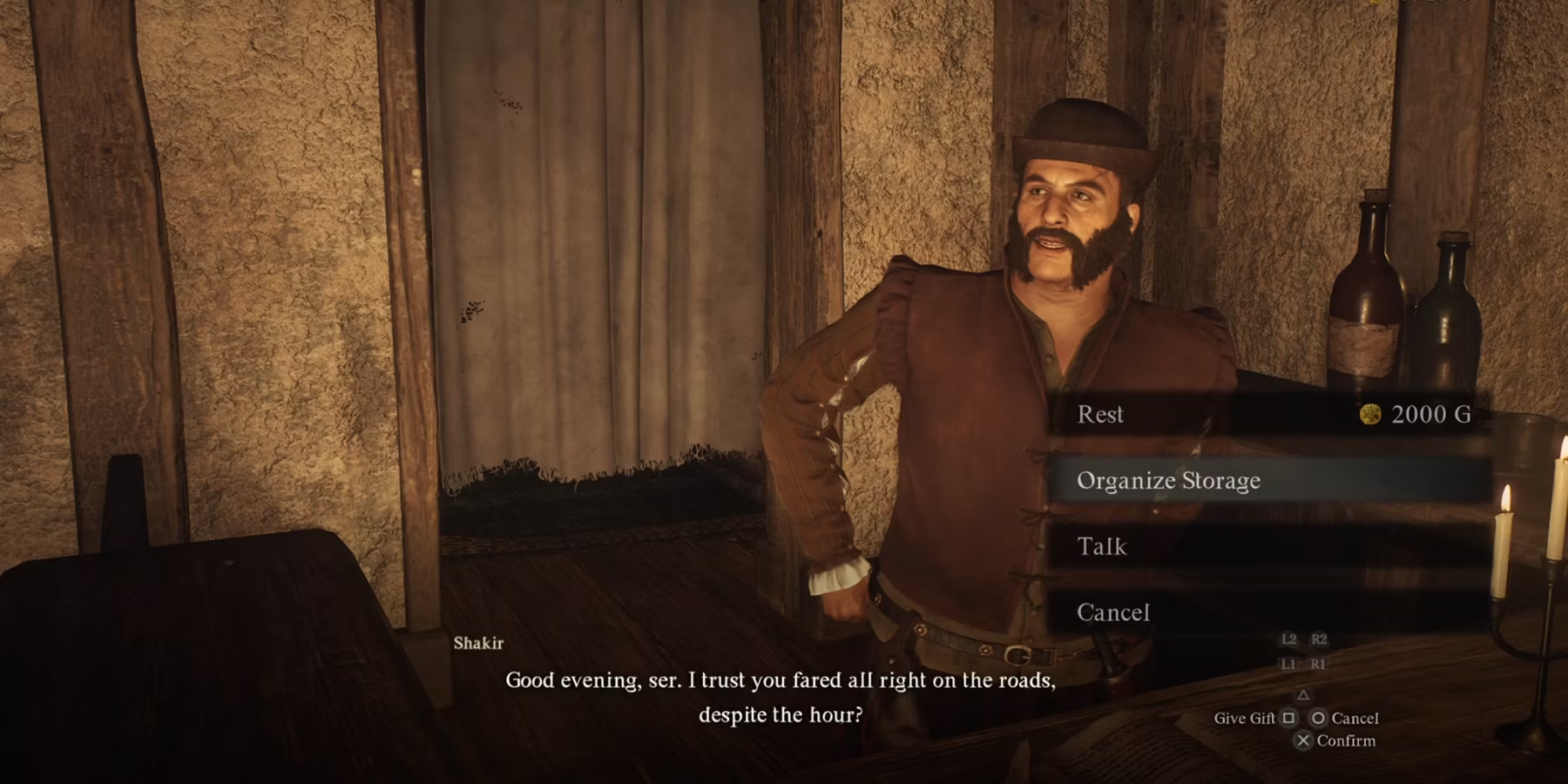Choose Rest for 2000 G
Viewport: 1568px width, 784px height.
pyautogui.click(x=1267, y=415)
